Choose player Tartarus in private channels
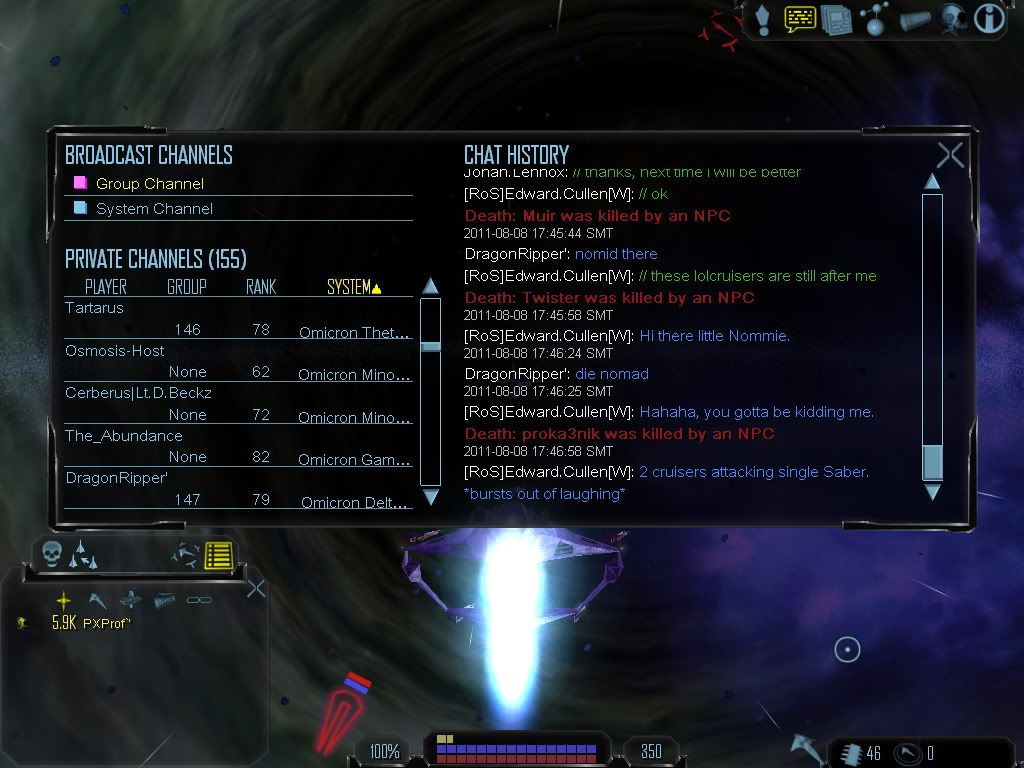This screenshot has height=768, width=1024. pyautogui.click(x=95, y=308)
